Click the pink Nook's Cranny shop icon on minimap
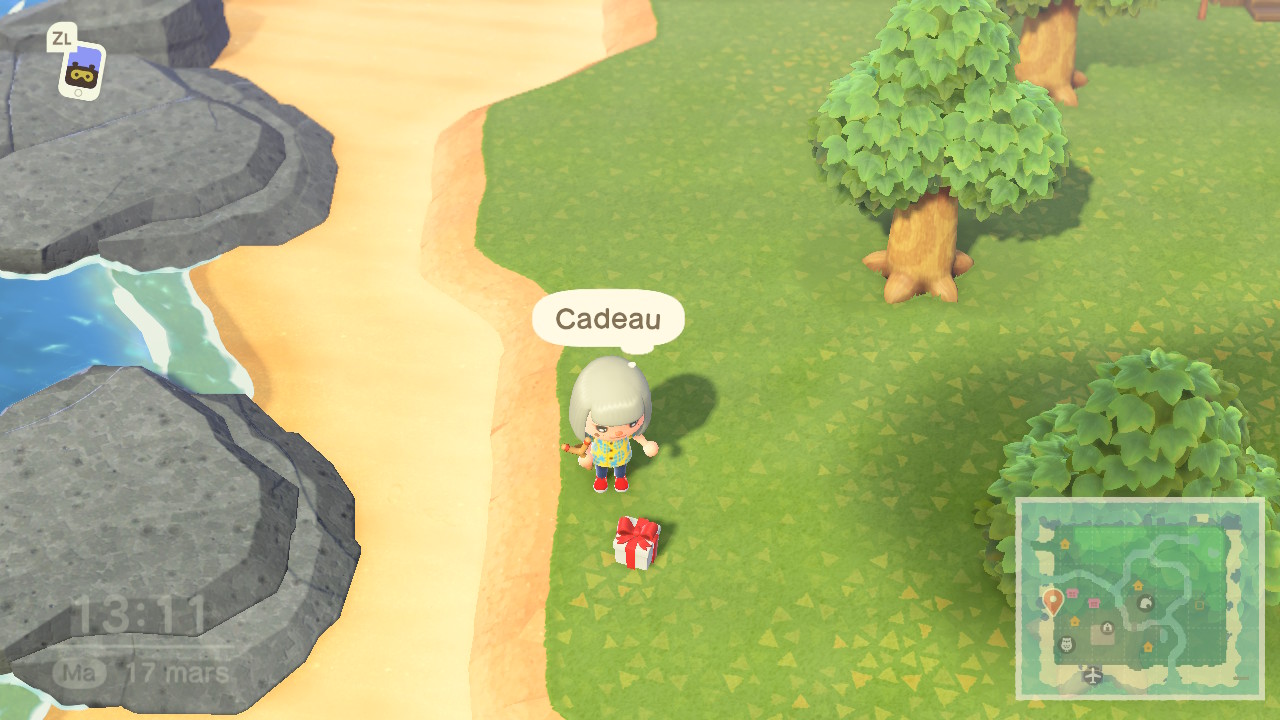Image resolution: width=1280 pixels, height=720 pixels. click(1072, 591)
